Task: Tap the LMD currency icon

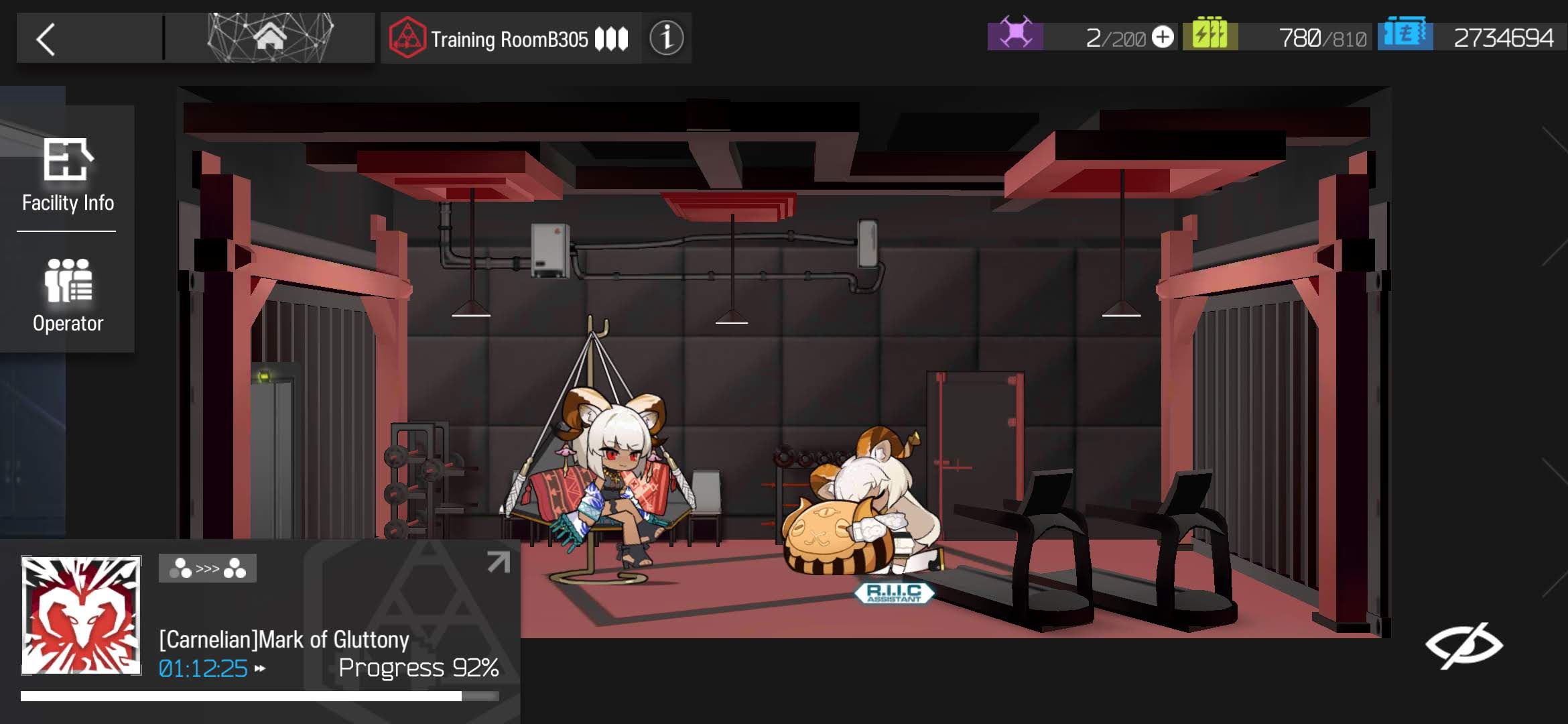Action: [1404, 35]
